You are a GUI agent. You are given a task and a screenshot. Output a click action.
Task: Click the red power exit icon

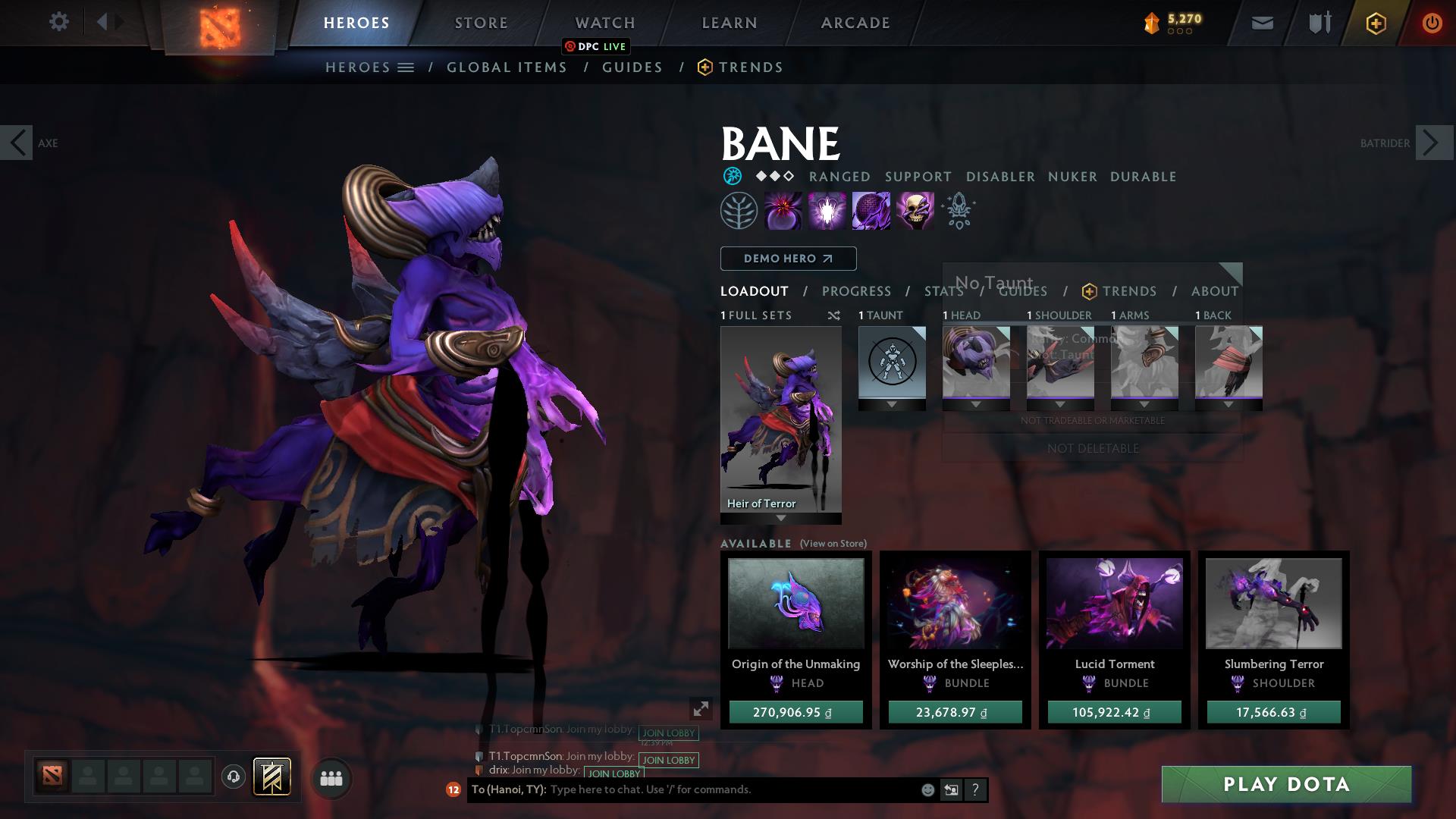(1432, 23)
